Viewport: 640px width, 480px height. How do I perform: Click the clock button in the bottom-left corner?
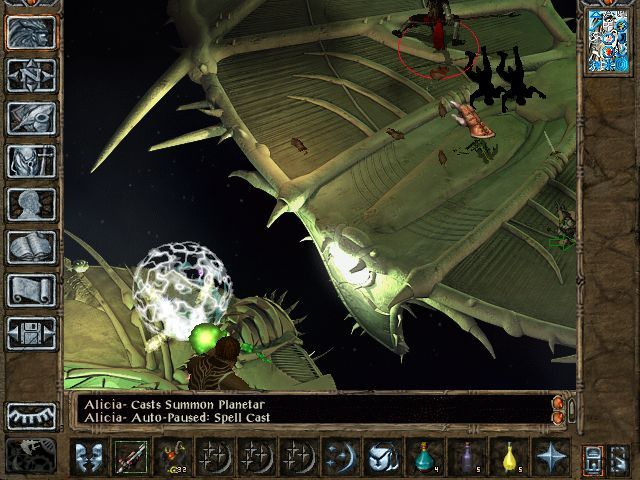click(31, 455)
